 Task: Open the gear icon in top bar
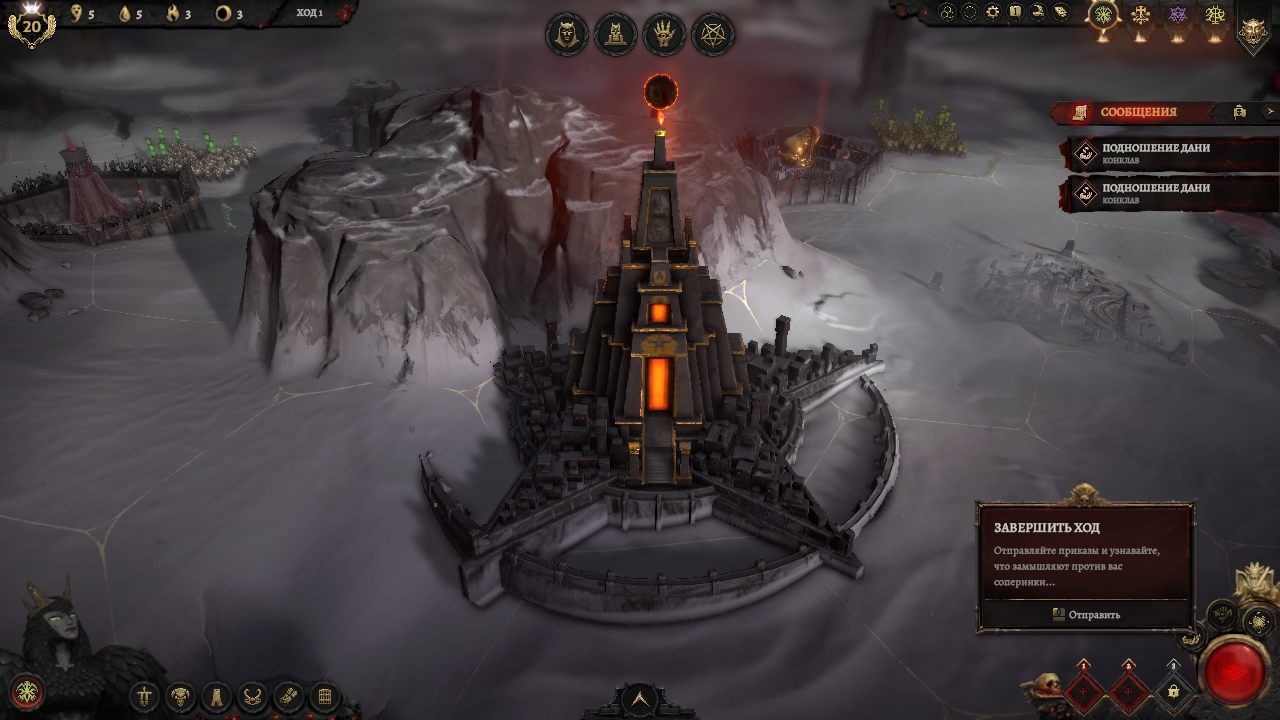[x=992, y=12]
